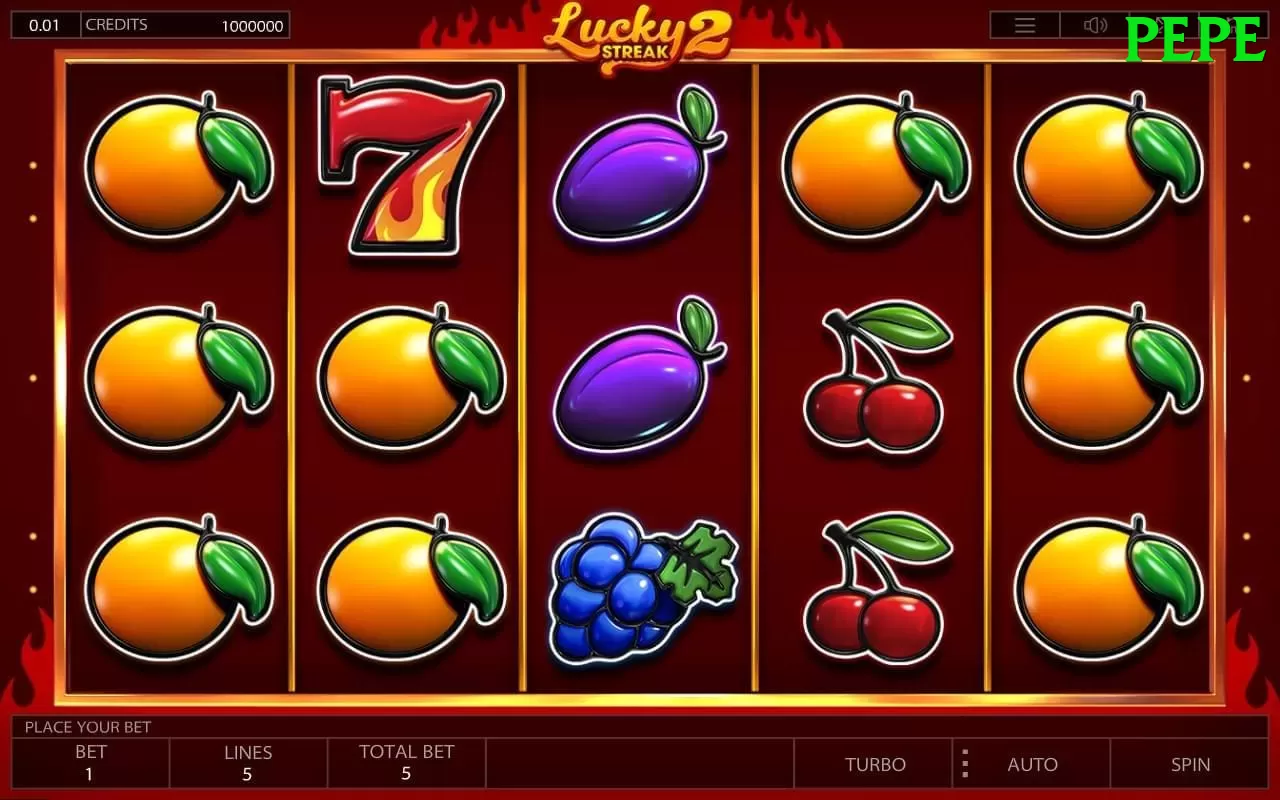Image resolution: width=1280 pixels, height=800 pixels.
Task: Open the hamburger game menu
Action: 1024,24
